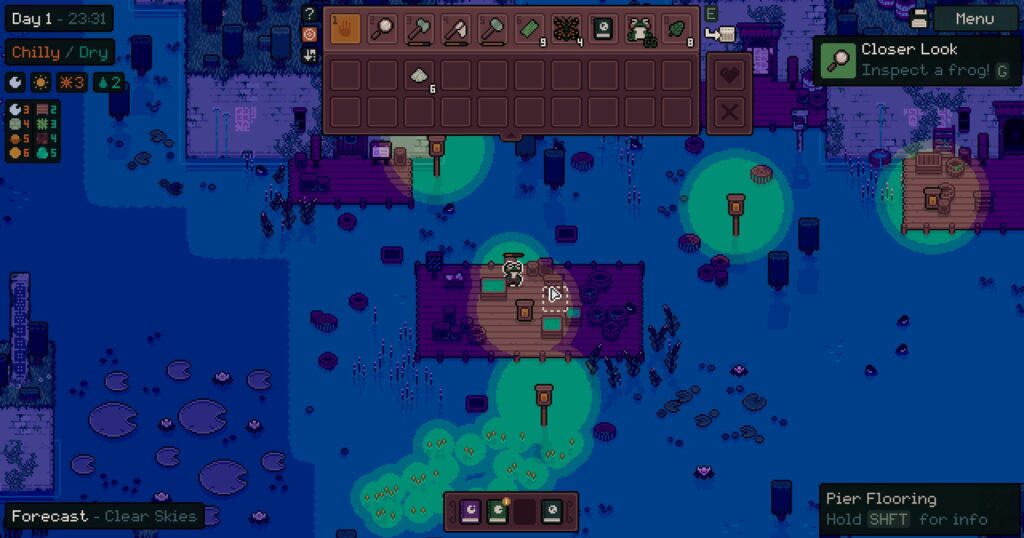
Task: Select the hand tool hotbar slot
Action: point(345,28)
